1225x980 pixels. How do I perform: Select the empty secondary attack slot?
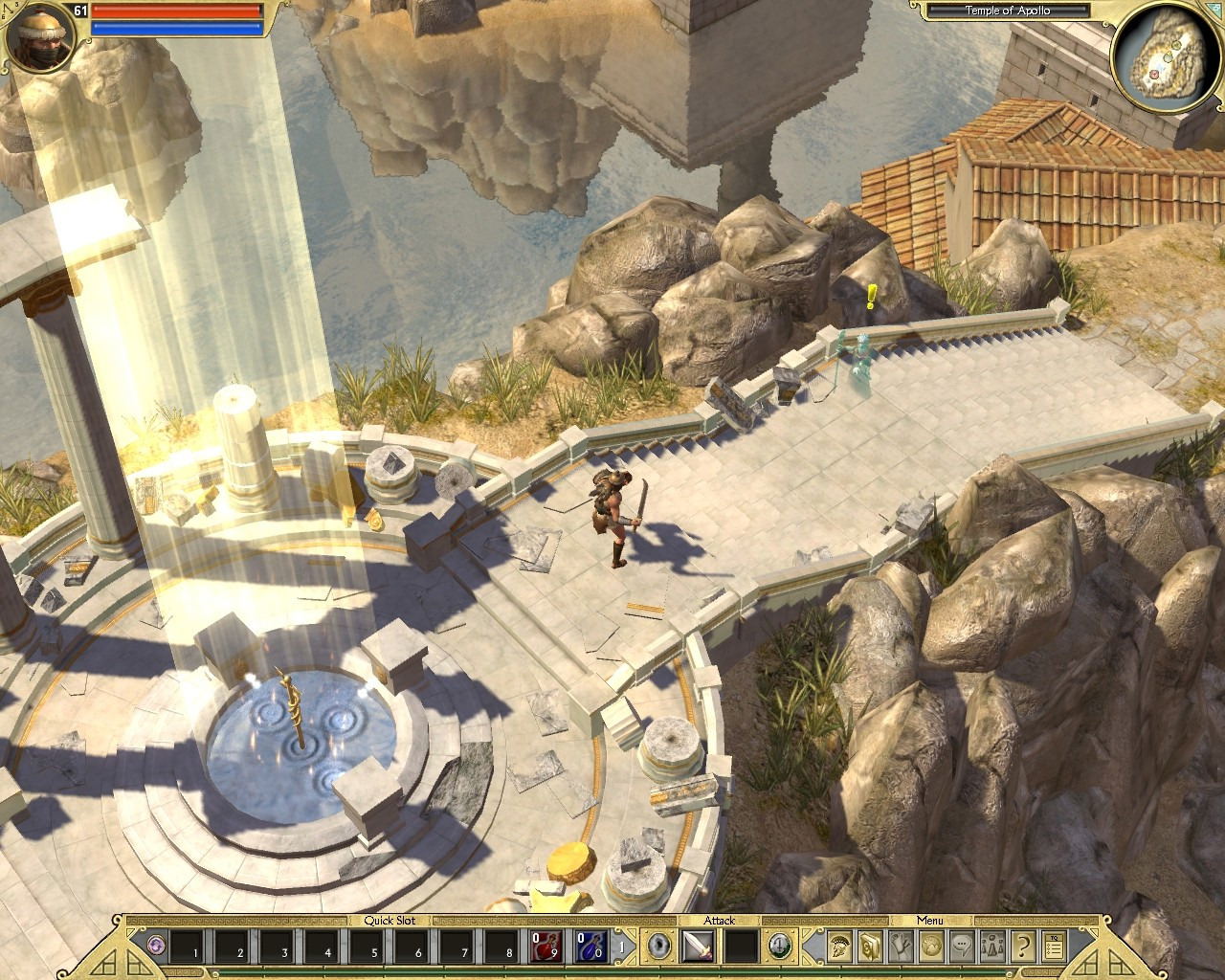pyautogui.click(x=739, y=947)
